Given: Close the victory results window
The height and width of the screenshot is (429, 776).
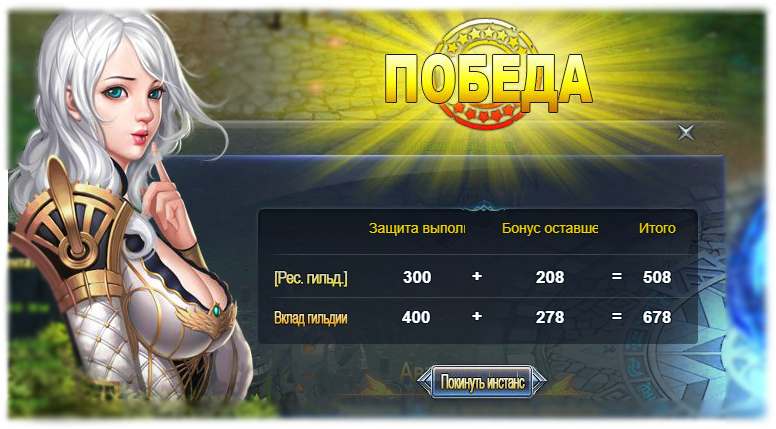Looking at the screenshot, I should coord(685,132).
